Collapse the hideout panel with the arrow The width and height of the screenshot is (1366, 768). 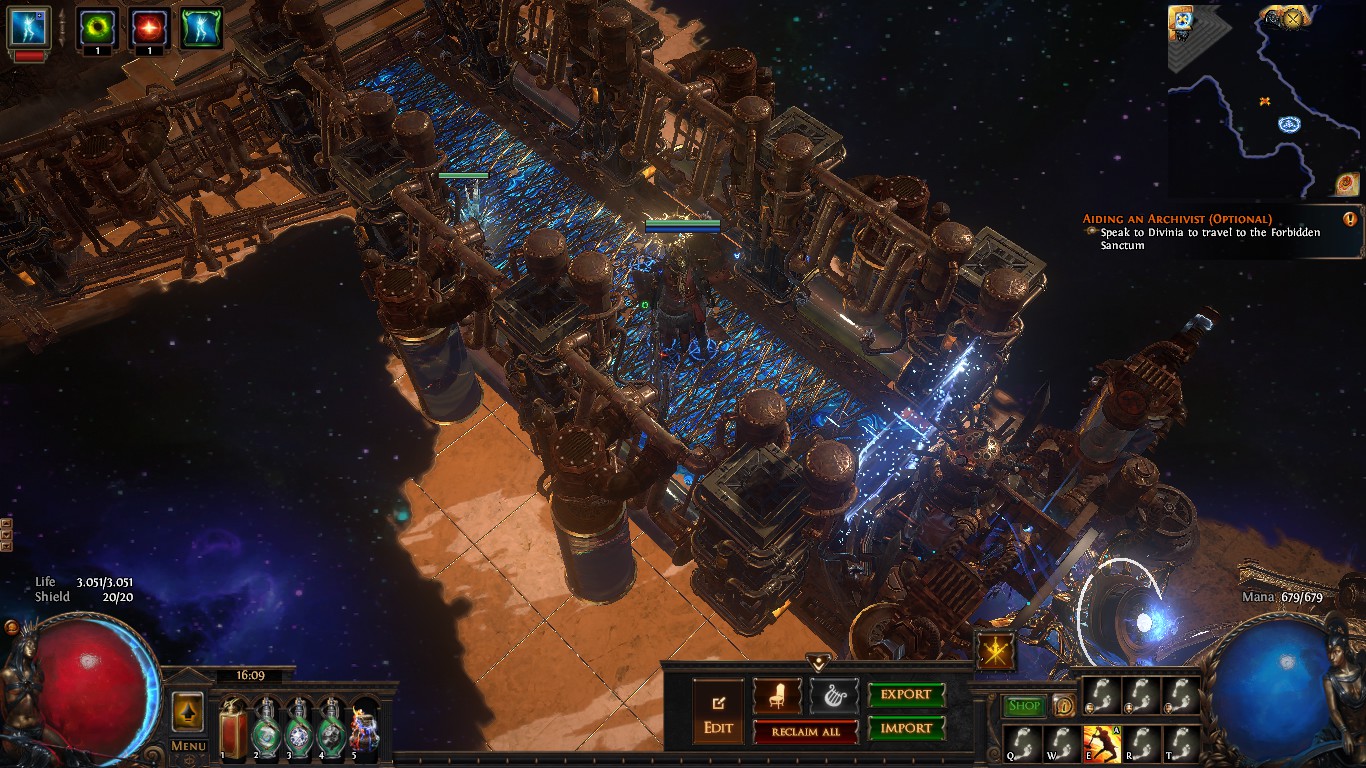[819, 663]
